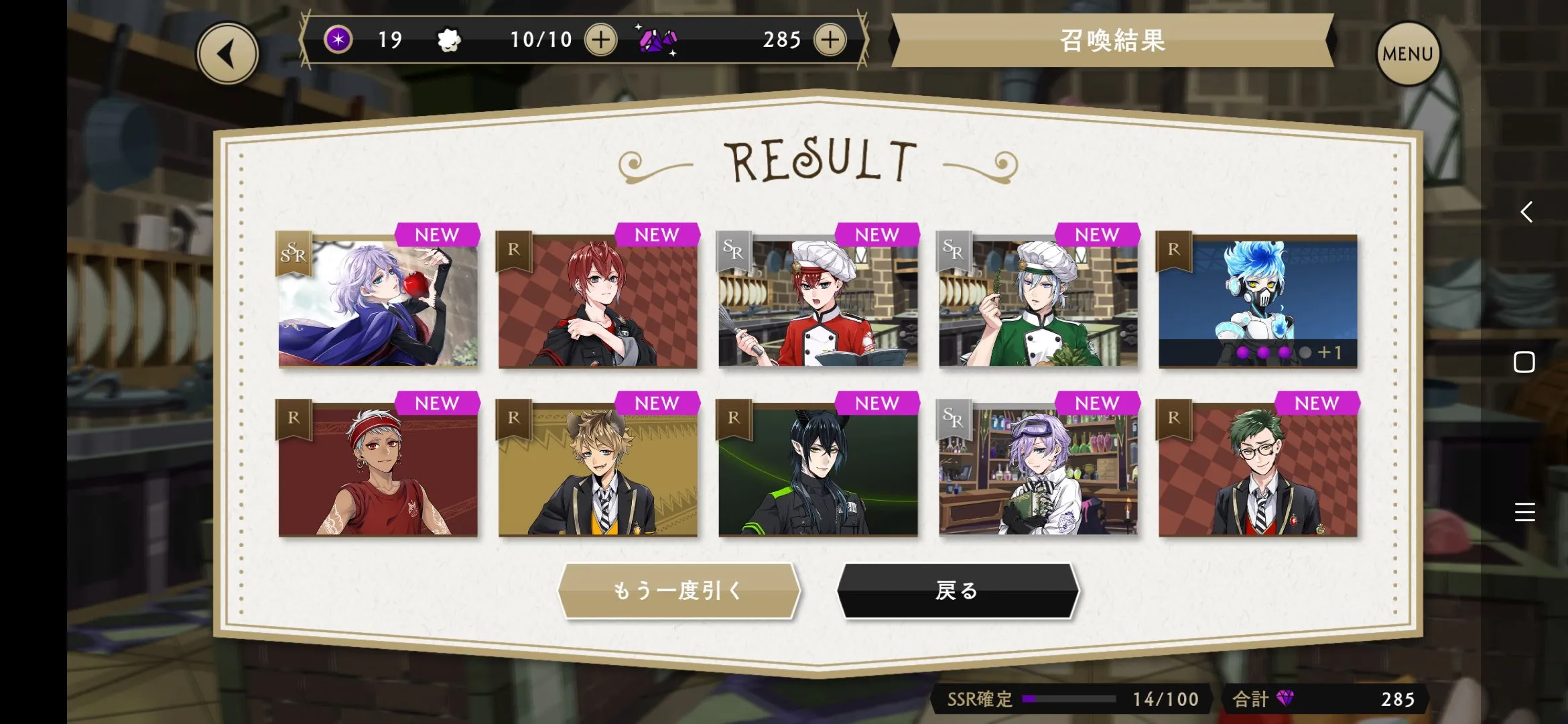Add more AP with the 10/10 plus button
Viewport: 1568px width, 724px height.
coord(600,40)
